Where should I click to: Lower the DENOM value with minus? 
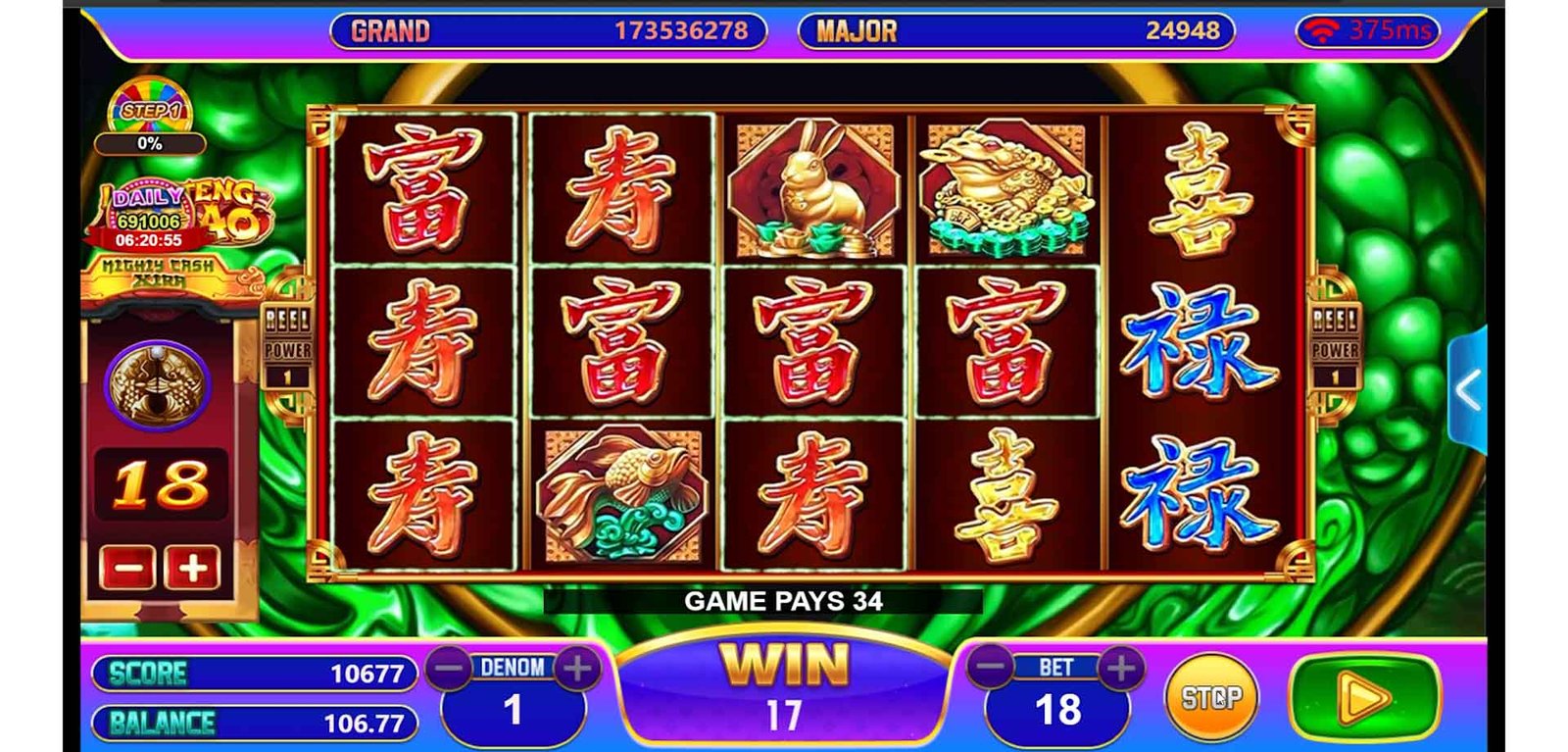[450, 668]
